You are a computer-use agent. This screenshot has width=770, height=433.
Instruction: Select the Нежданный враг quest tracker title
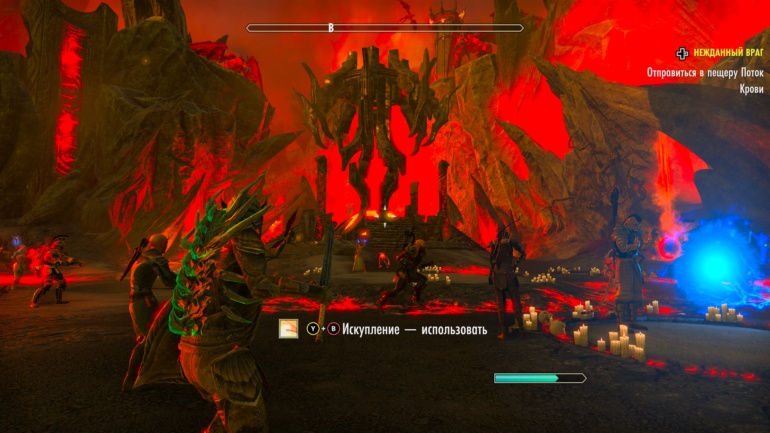[728, 54]
